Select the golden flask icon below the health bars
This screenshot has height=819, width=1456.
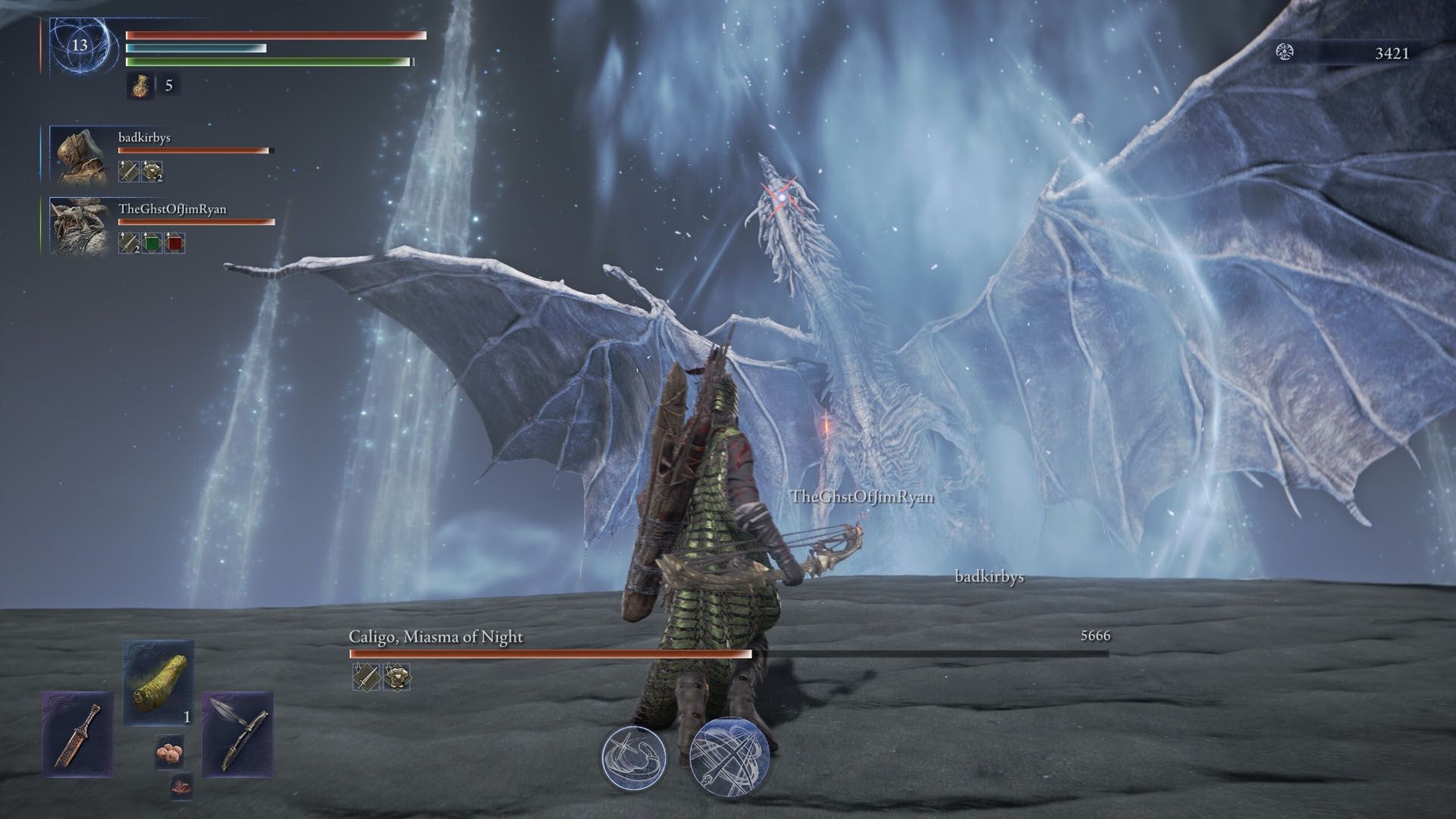(142, 86)
